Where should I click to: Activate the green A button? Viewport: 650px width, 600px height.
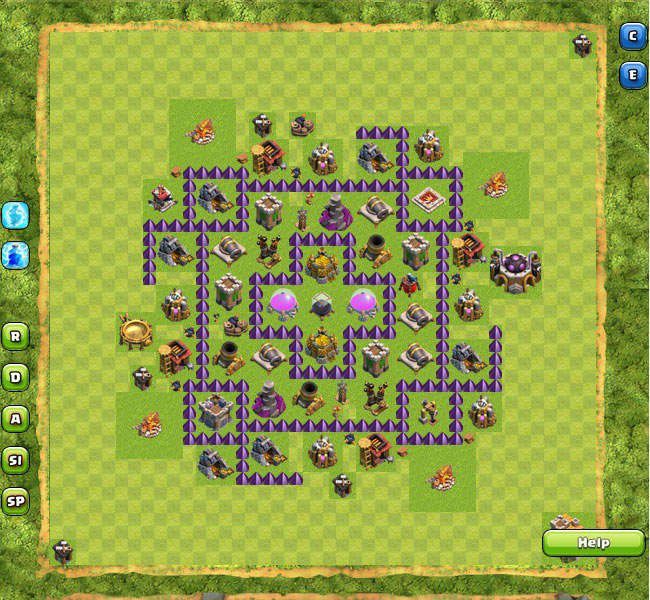coord(15,418)
